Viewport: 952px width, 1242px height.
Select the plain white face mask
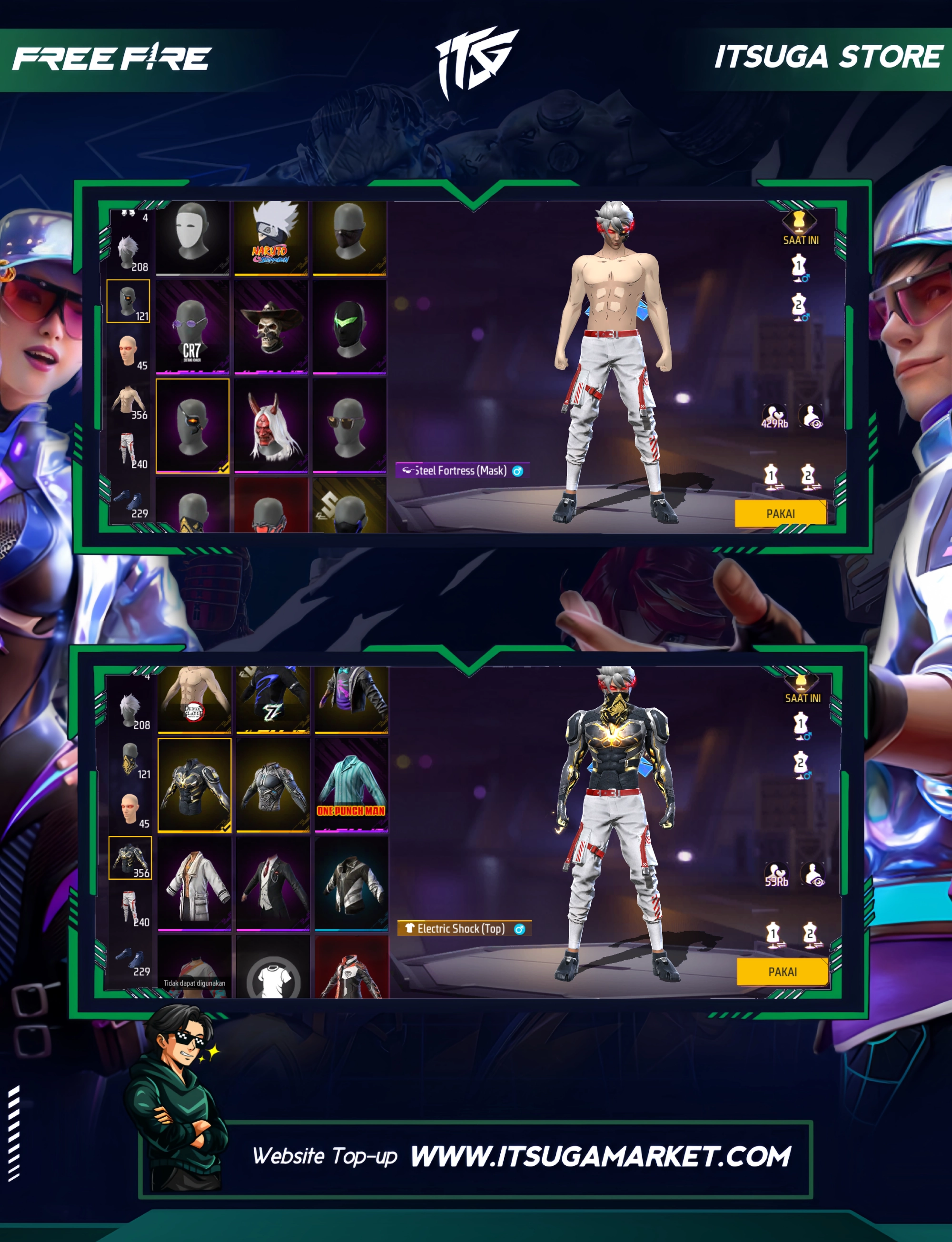[192, 237]
